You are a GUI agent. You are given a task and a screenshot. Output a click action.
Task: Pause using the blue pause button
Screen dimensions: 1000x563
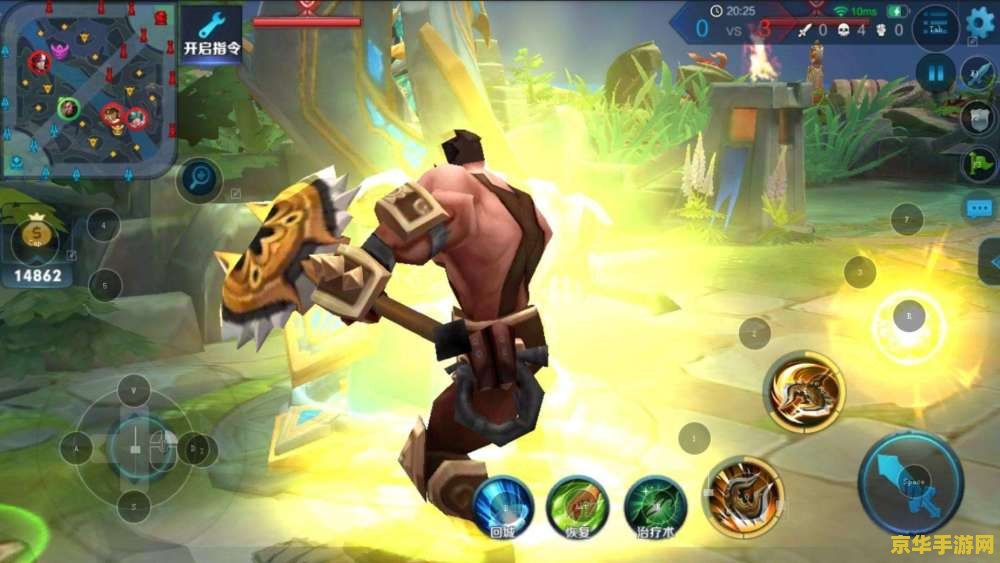point(936,73)
